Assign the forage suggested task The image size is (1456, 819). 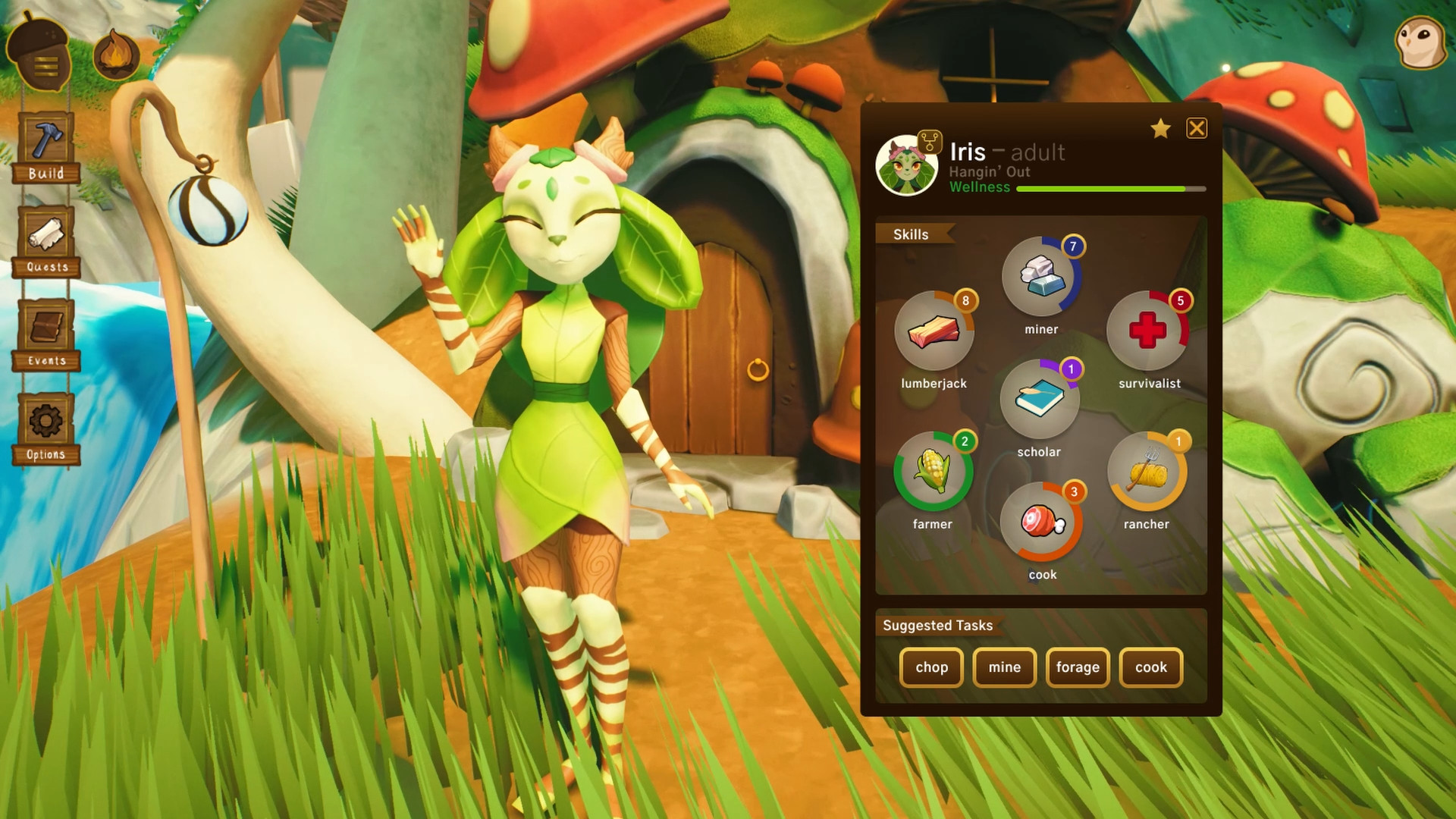click(1078, 668)
